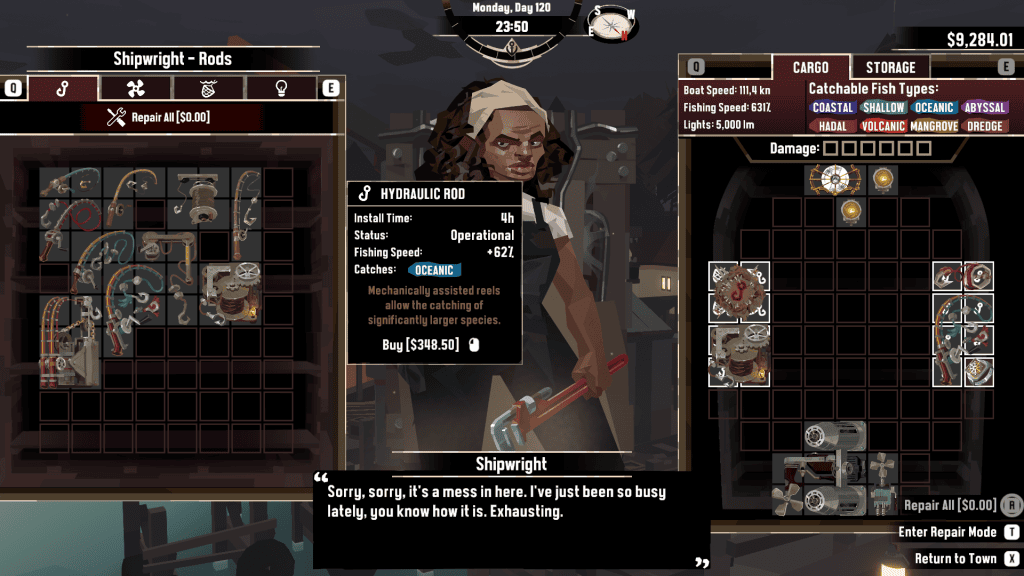Open the nets tab in Shipwright shop
Viewport: 1024px width, 576px height.
[208, 88]
